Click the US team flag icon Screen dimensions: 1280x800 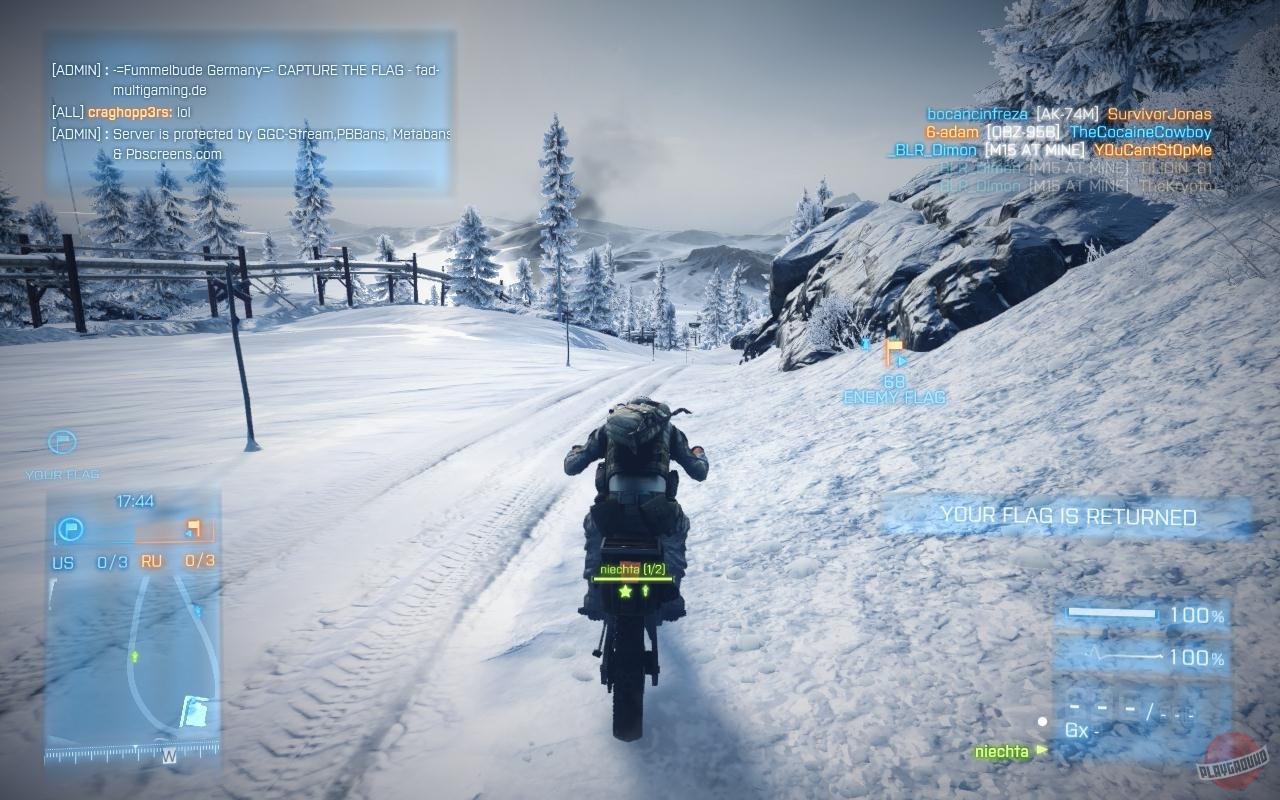(x=71, y=529)
